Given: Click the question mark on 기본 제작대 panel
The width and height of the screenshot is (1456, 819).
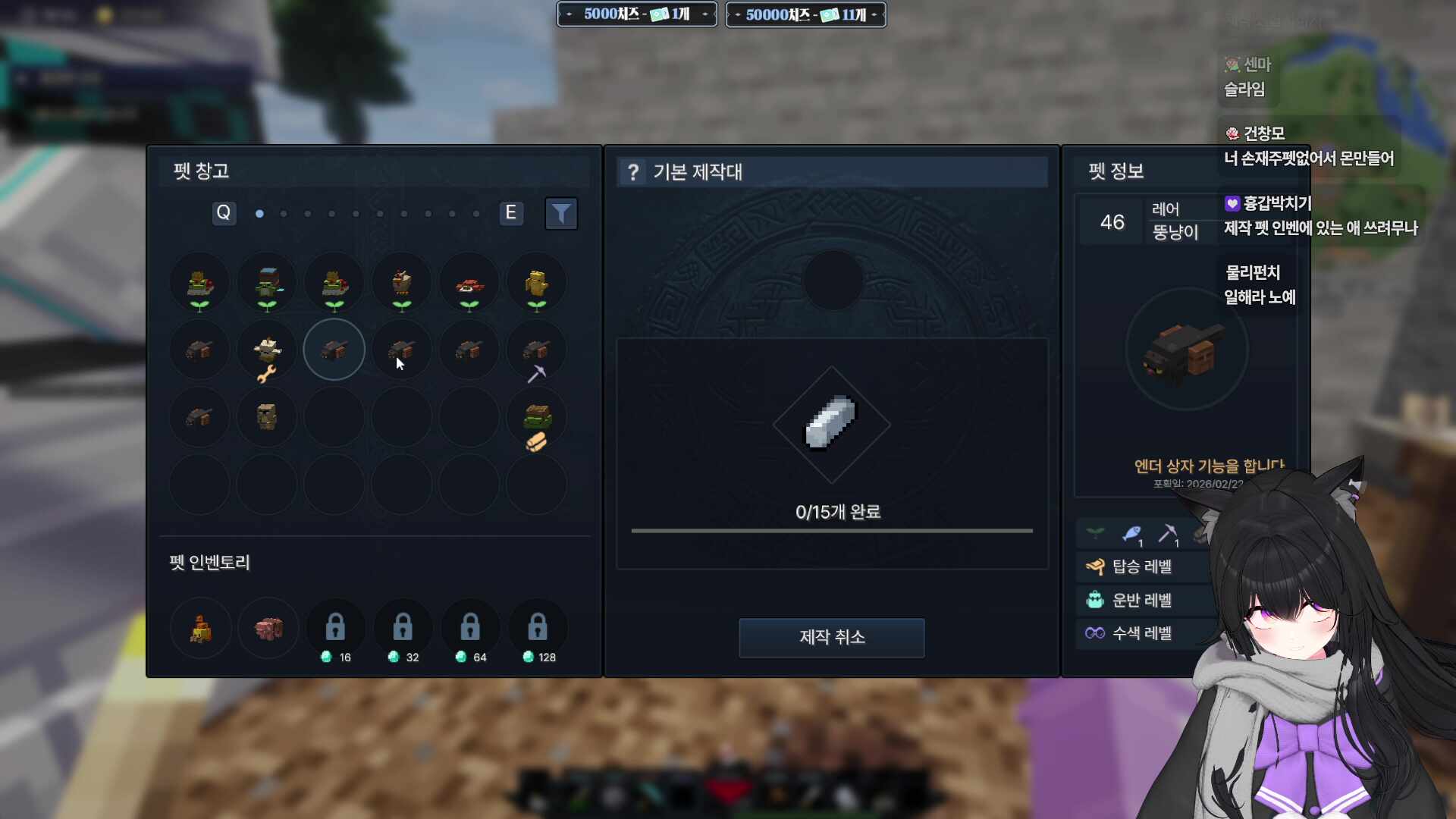Looking at the screenshot, I should (x=634, y=172).
